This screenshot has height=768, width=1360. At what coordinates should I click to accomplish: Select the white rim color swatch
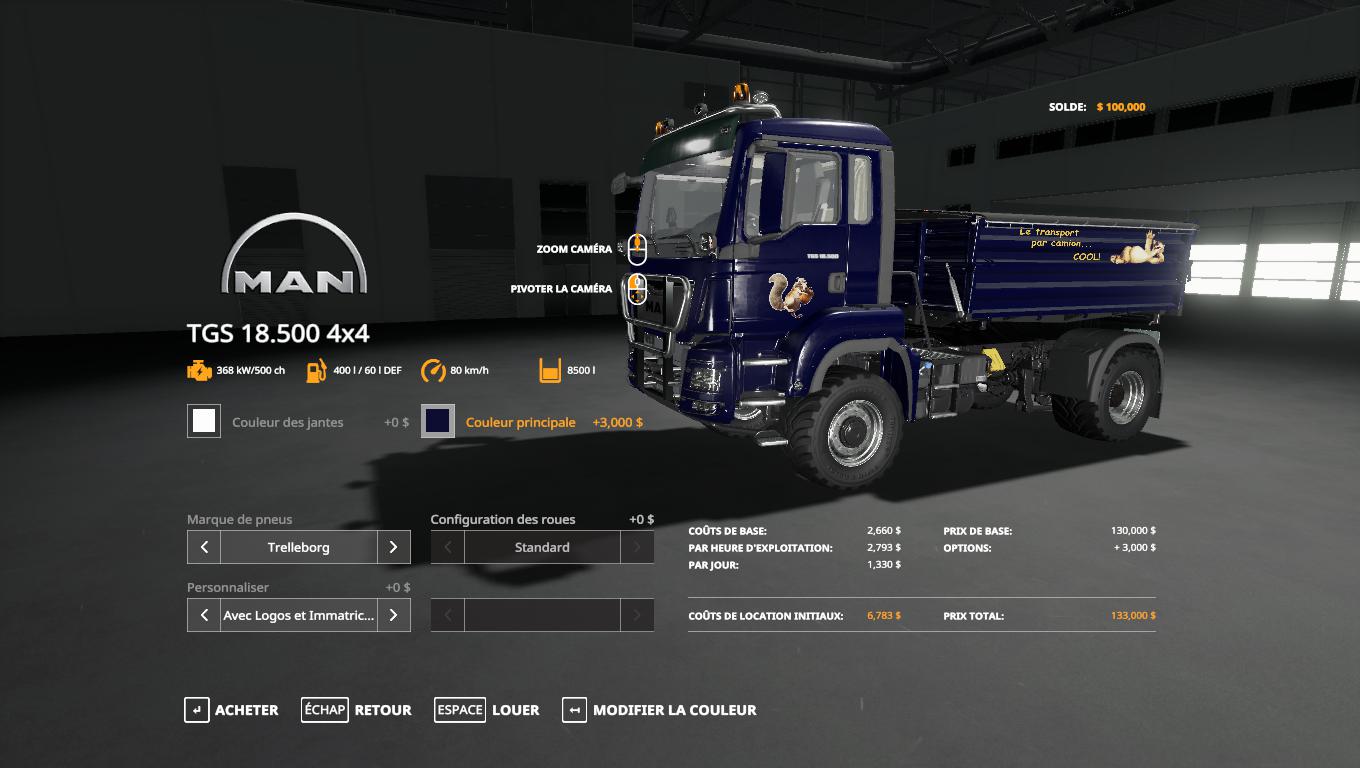tap(204, 421)
